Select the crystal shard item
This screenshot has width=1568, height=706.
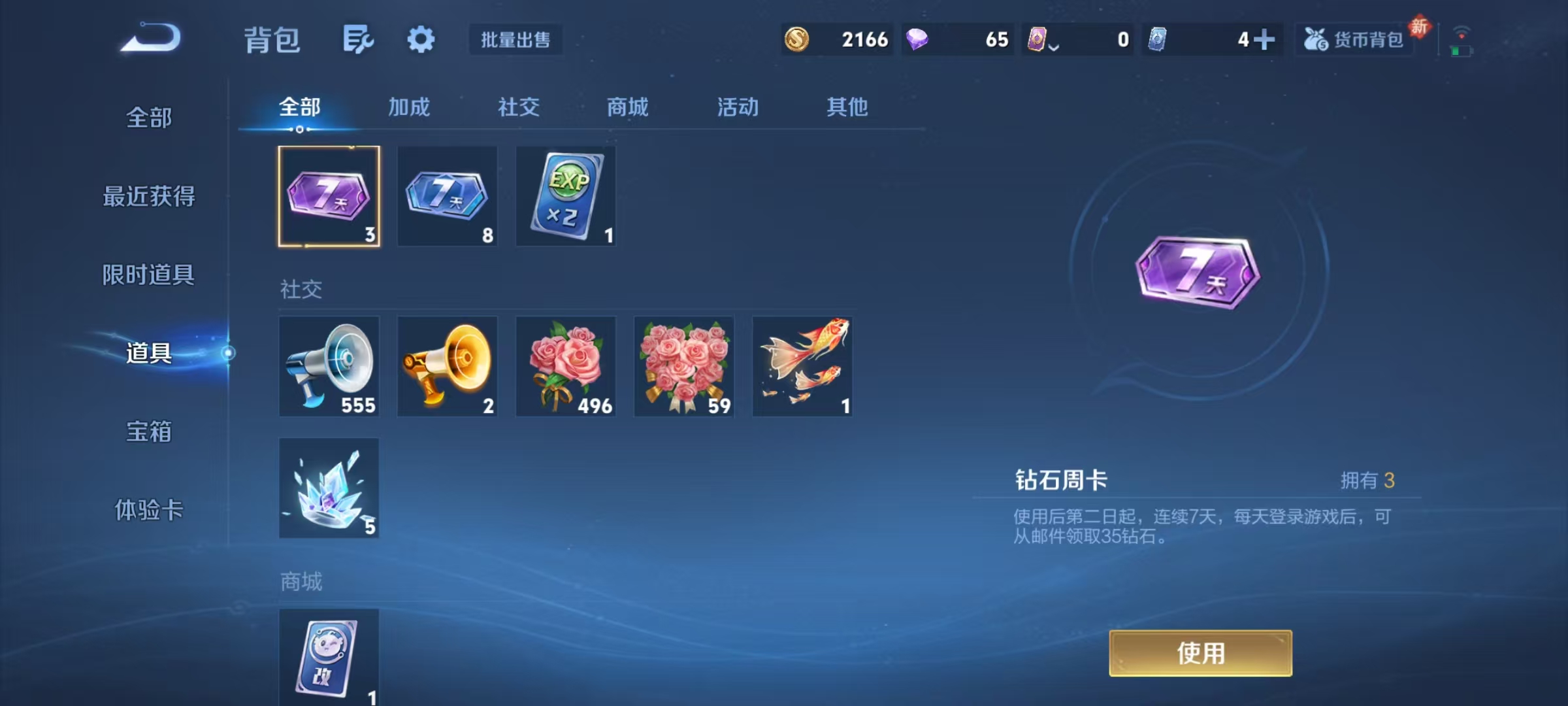pos(329,487)
